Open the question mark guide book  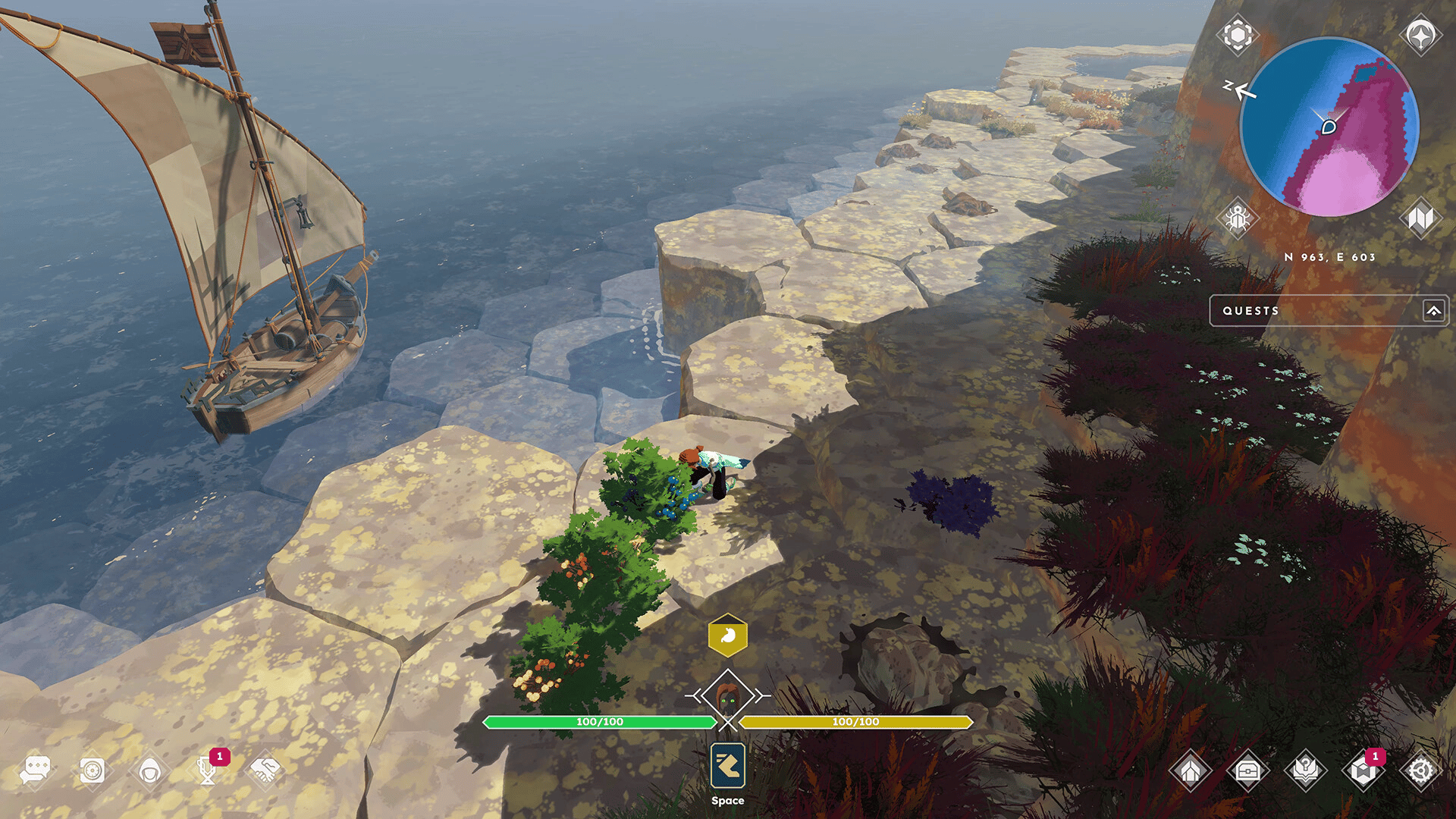[x=1306, y=771]
